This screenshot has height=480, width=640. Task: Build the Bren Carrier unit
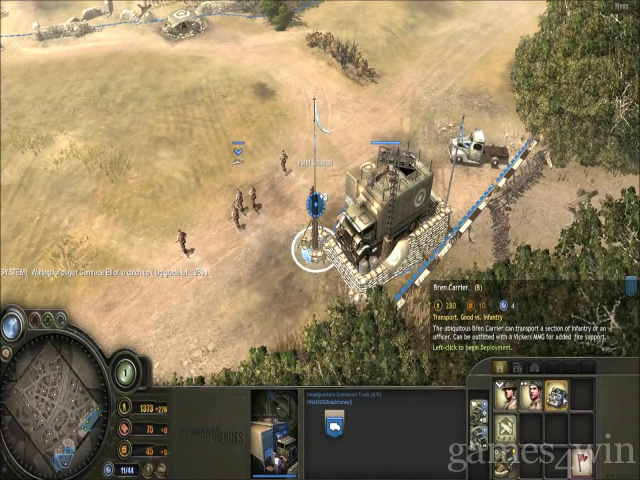pos(557,395)
